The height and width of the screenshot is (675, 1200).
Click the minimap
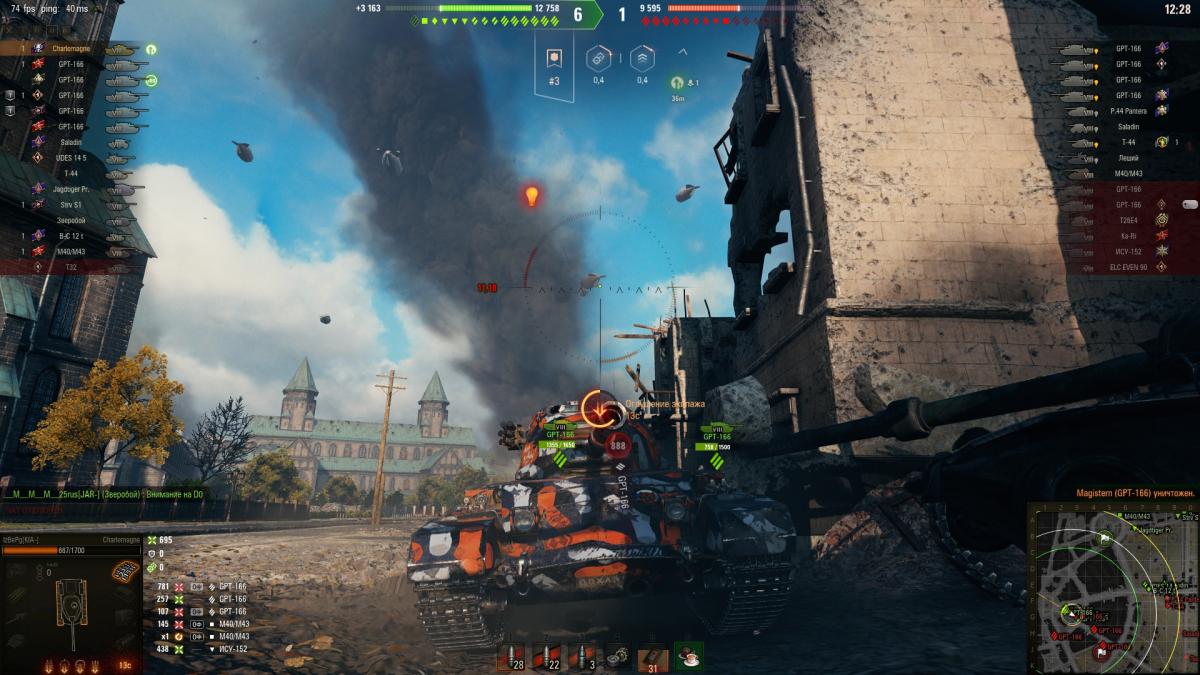1113,588
